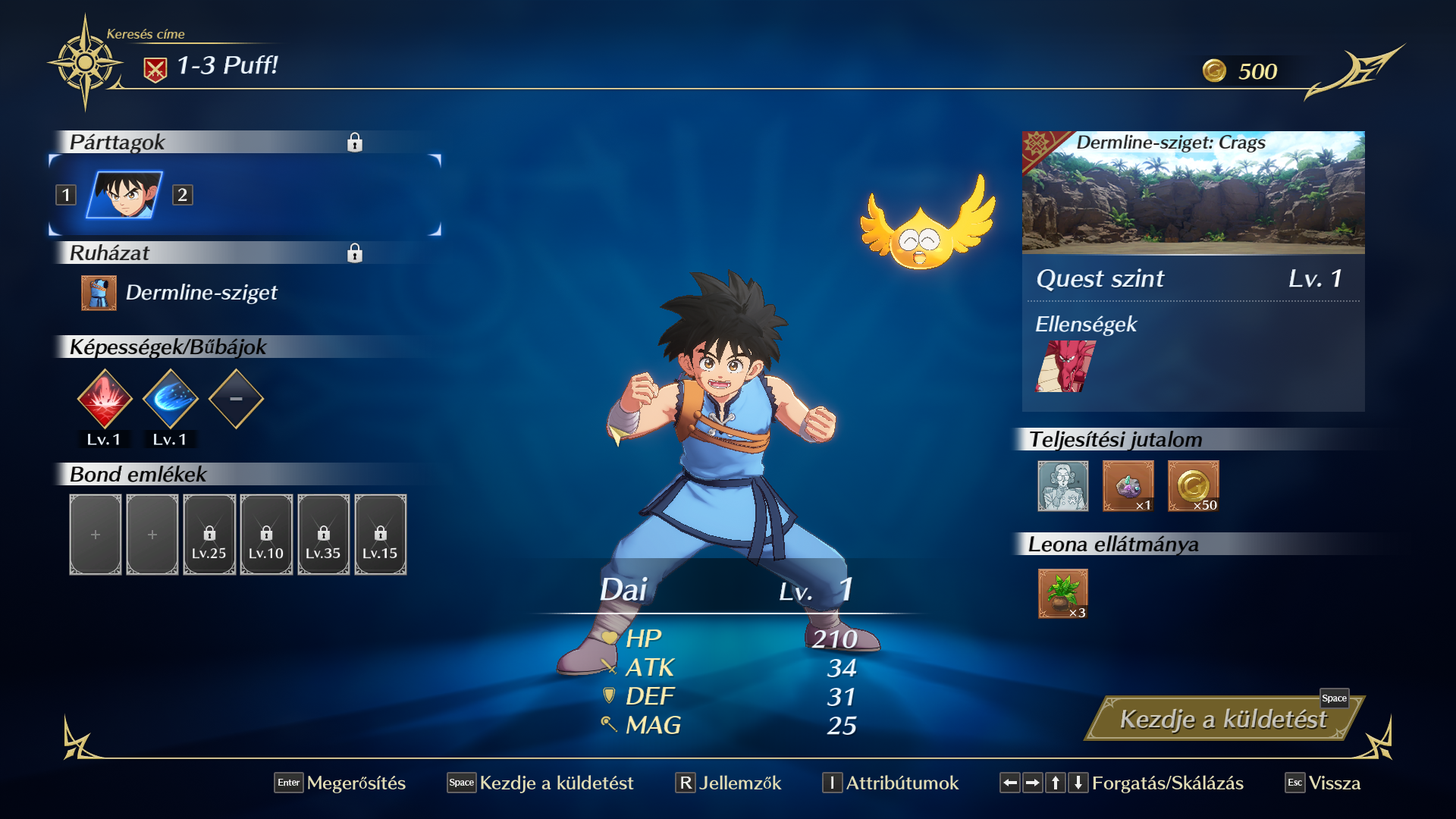View the x50 gold coin reward
The image size is (1456, 819).
click(1193, 486)
